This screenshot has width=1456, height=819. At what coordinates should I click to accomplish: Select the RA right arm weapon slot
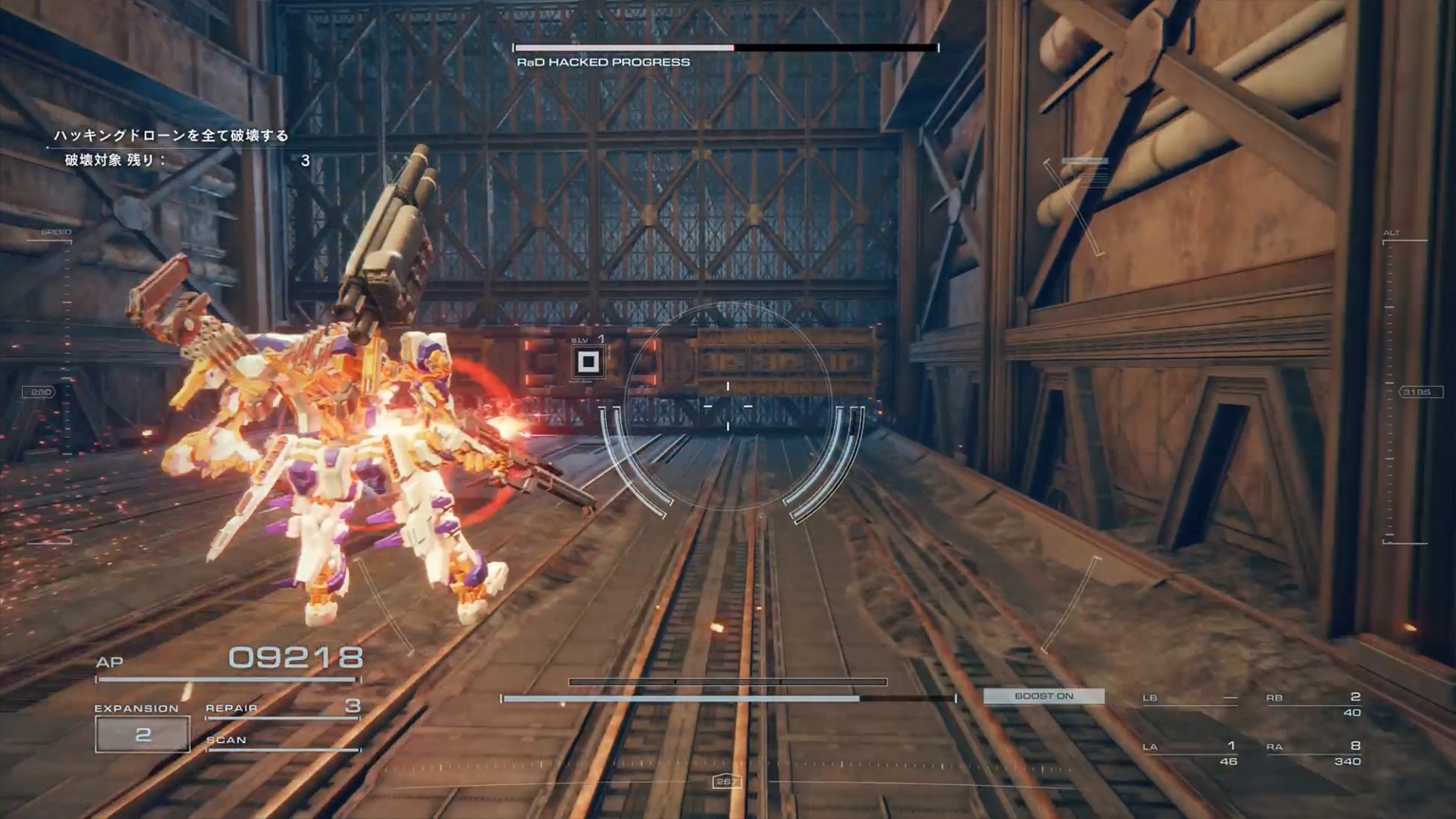(x=1314, y=754)
